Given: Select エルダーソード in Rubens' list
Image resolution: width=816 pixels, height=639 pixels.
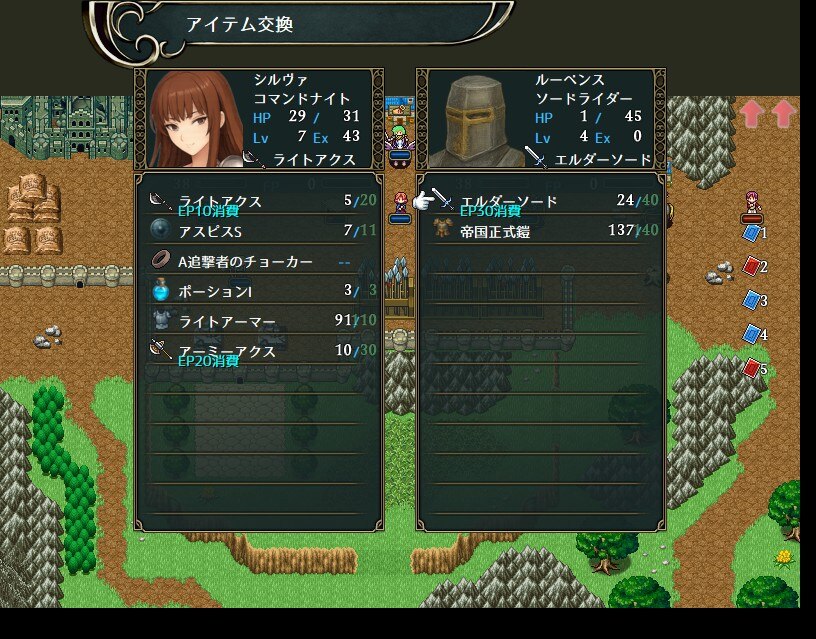Looking at the screenshot, I should pyautogui.click(x=541, y=201).
